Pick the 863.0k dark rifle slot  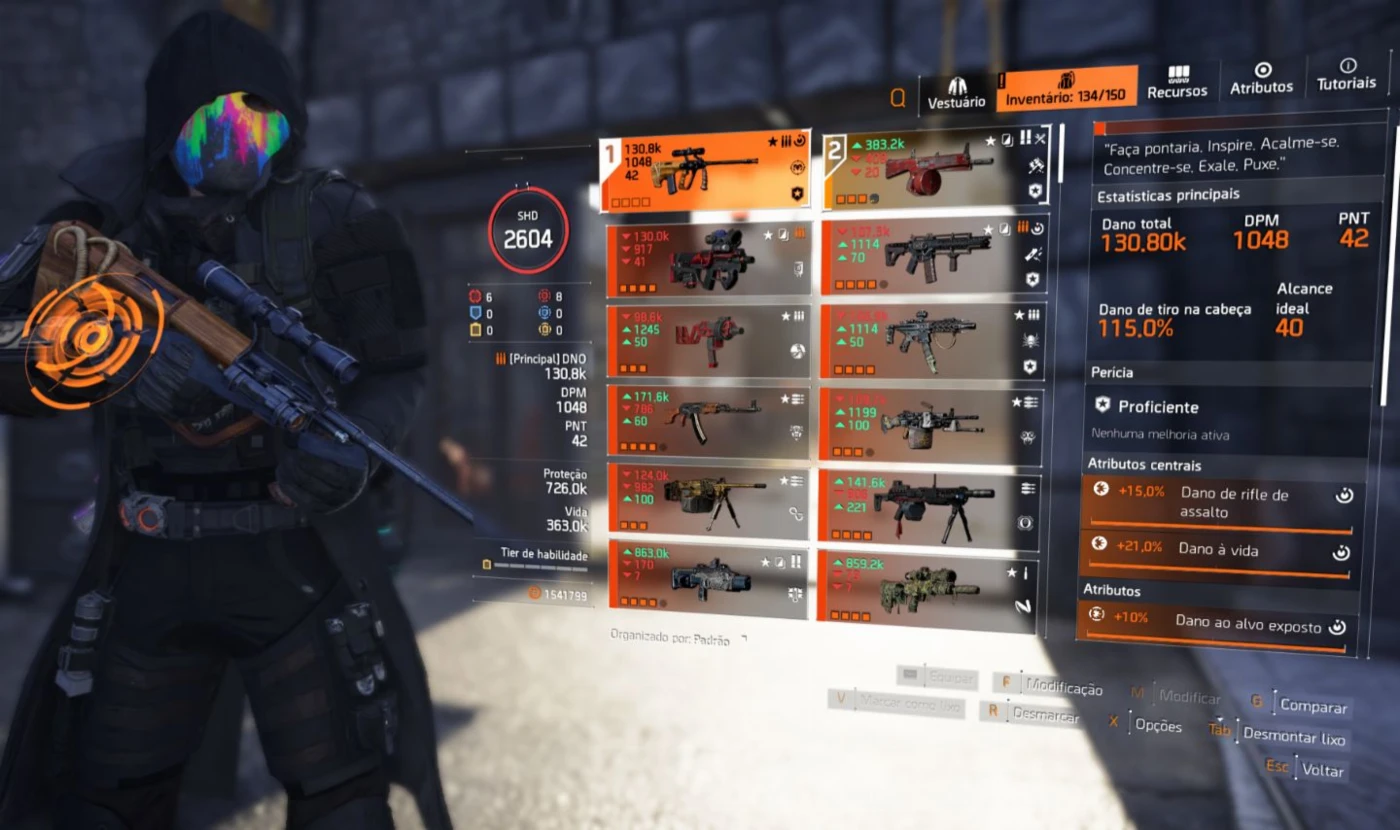point(708,580)
